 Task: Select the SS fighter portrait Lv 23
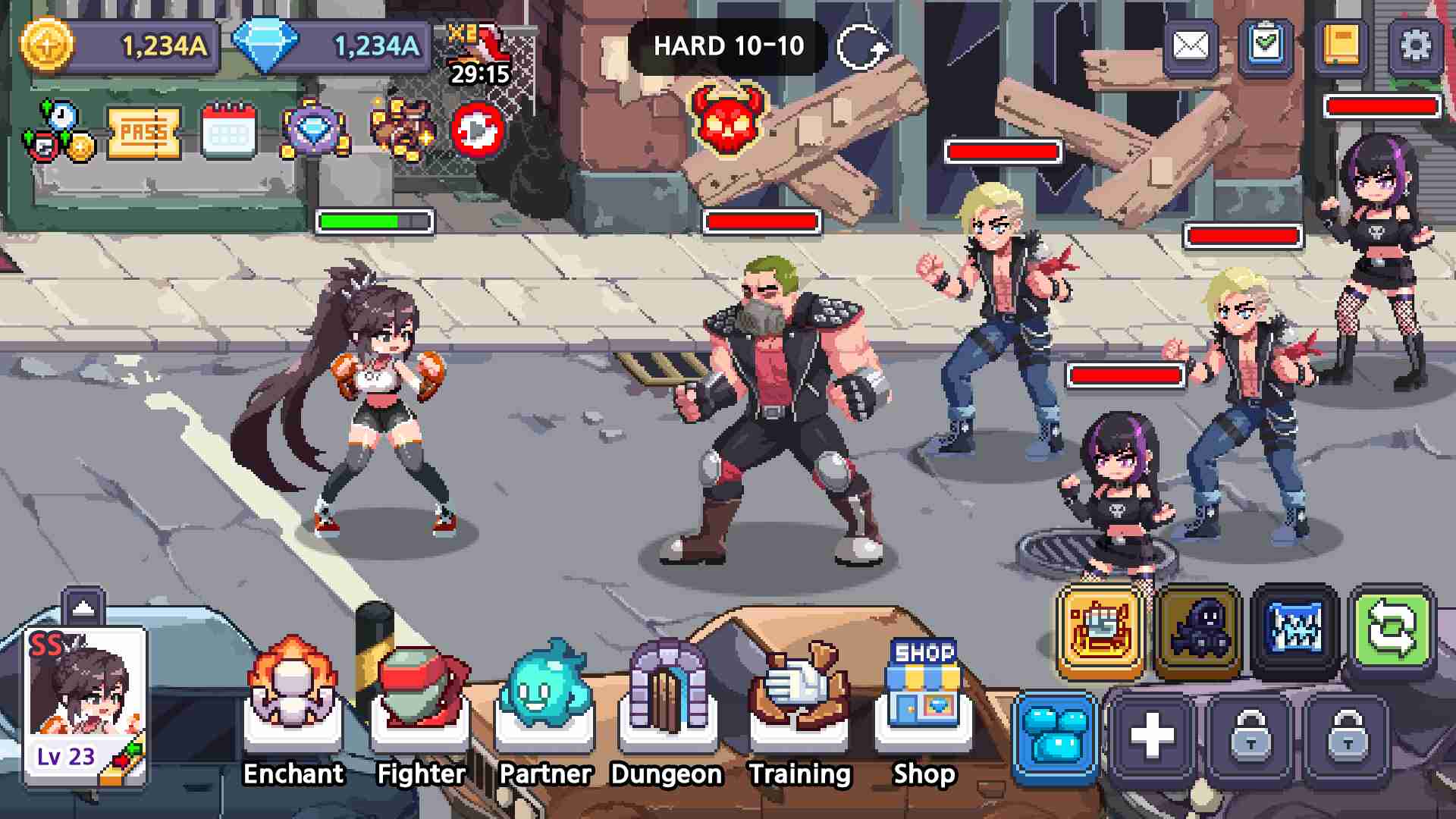(x=85, y=705)
